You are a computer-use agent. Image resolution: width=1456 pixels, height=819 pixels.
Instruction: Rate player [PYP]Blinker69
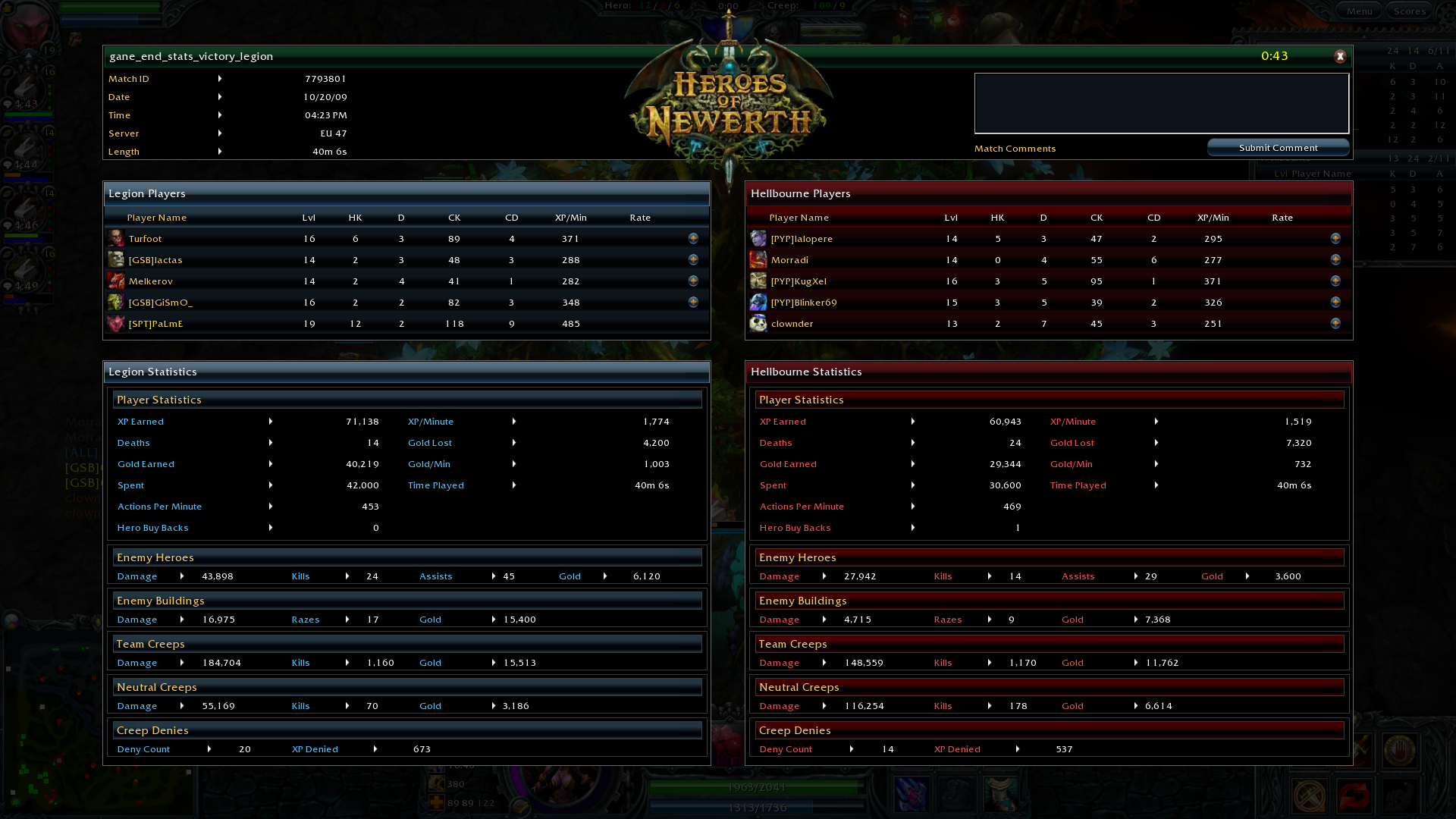click(1335, 302)
